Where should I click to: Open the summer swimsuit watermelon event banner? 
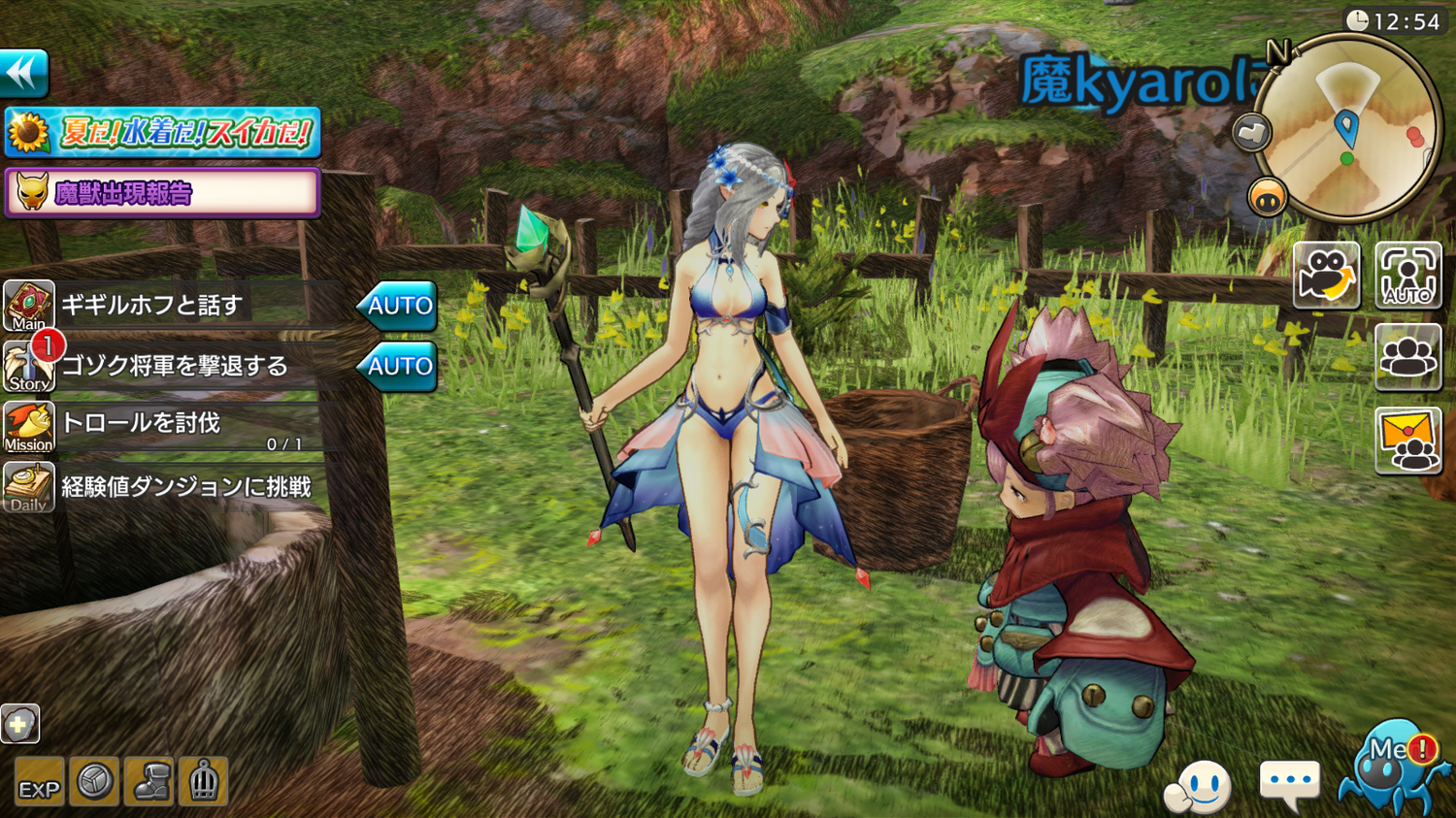[x=163, y=132]
